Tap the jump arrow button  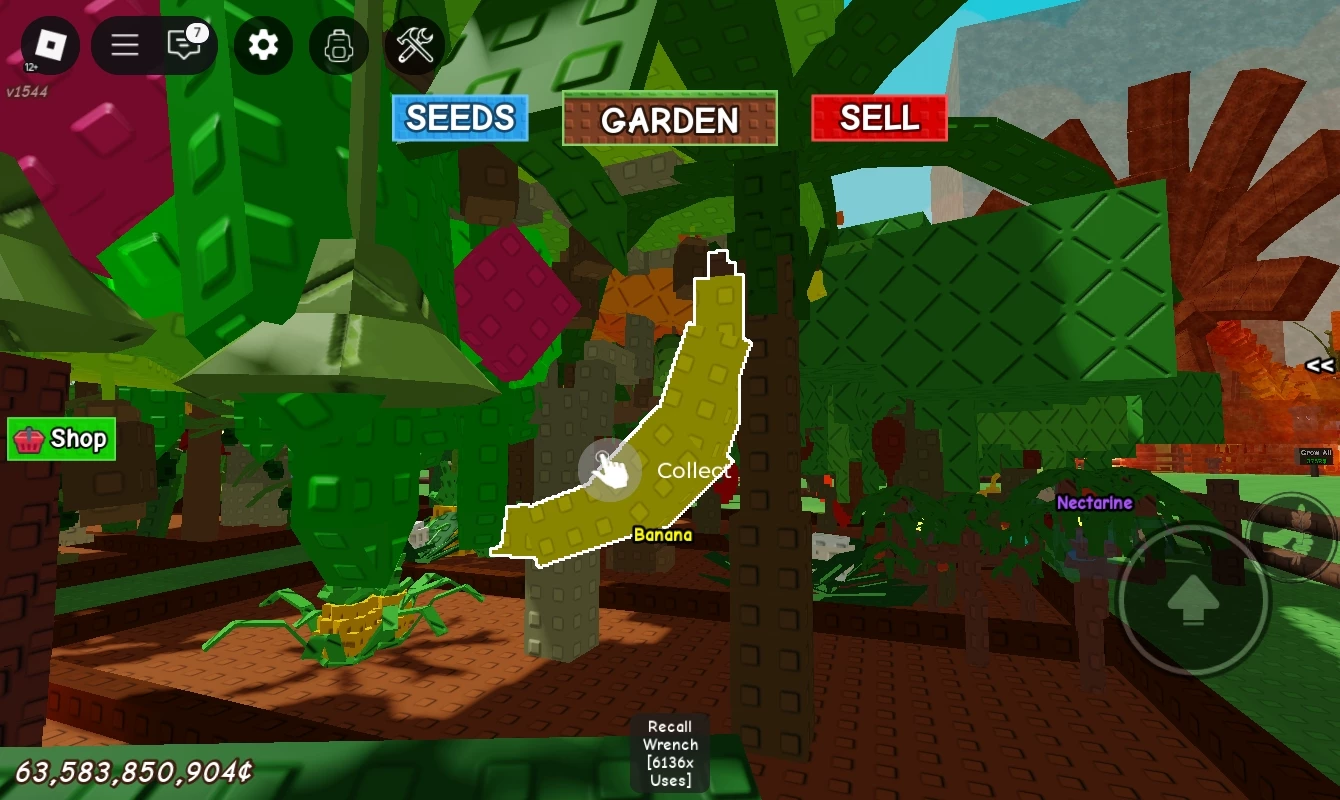point(1192,600)
